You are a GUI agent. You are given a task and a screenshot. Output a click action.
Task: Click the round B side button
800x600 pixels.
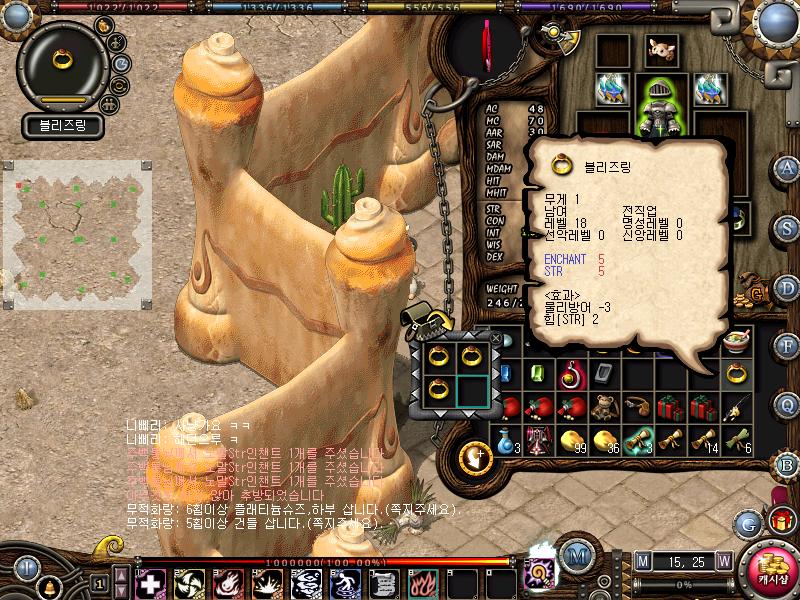tap(787, 464)
